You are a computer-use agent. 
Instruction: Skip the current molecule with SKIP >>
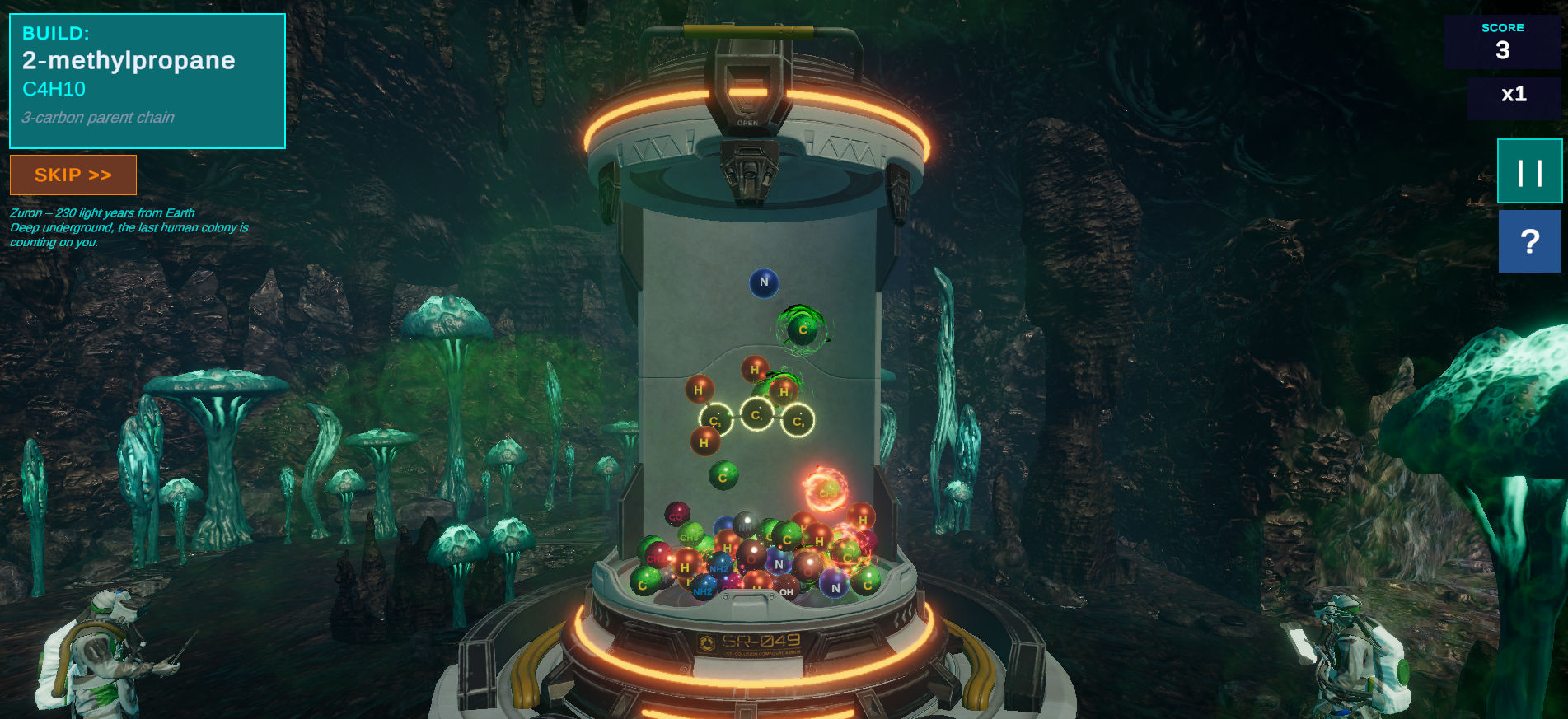[x=73, y=175]
